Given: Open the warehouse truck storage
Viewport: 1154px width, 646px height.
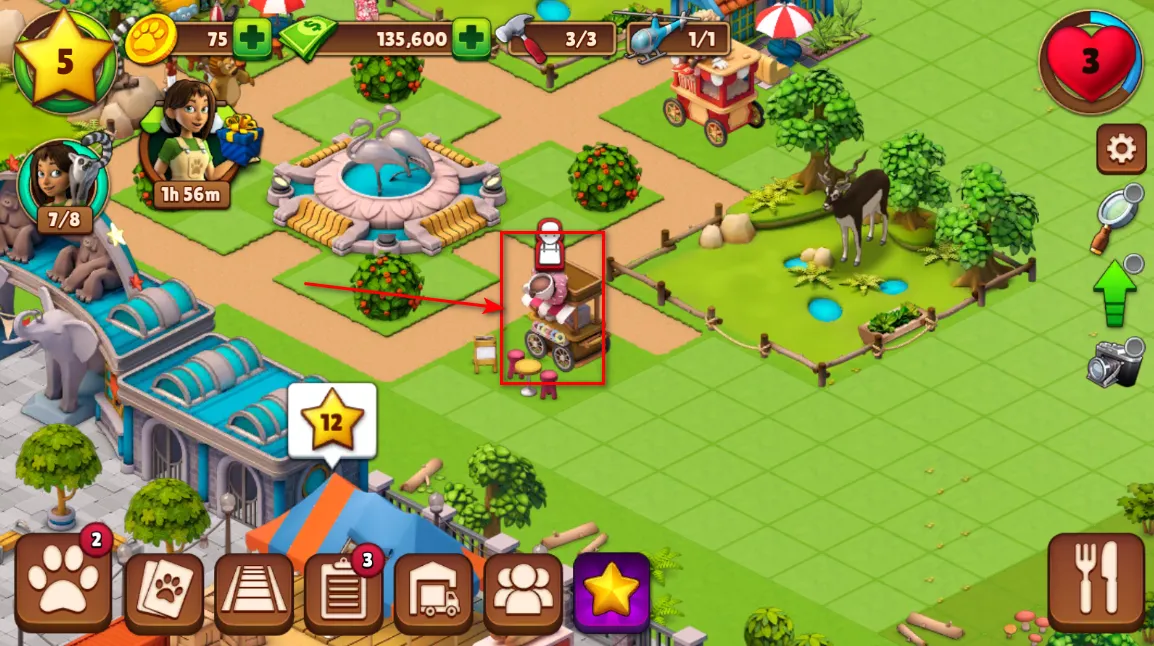Looking at the screenshot, I should click(433, 592).
